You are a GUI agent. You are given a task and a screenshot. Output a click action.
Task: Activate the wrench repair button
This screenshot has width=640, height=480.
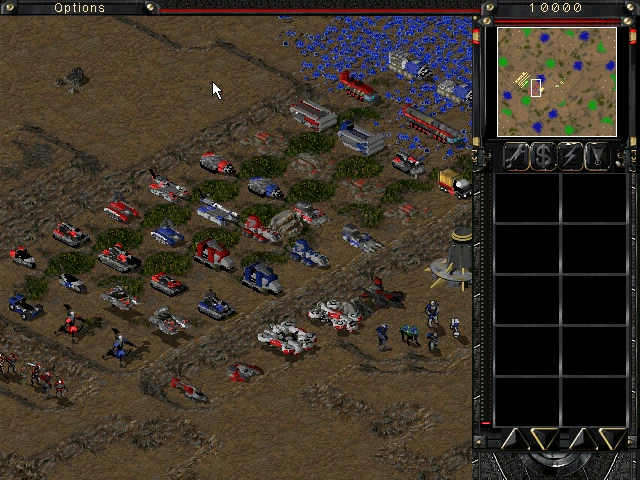point(516,155)
